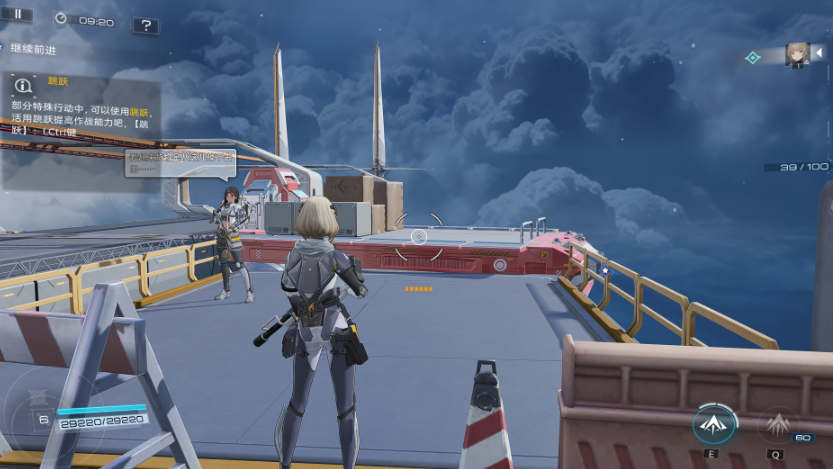
Task: Pause the game with the pause button
Action: tap(17, 14)
